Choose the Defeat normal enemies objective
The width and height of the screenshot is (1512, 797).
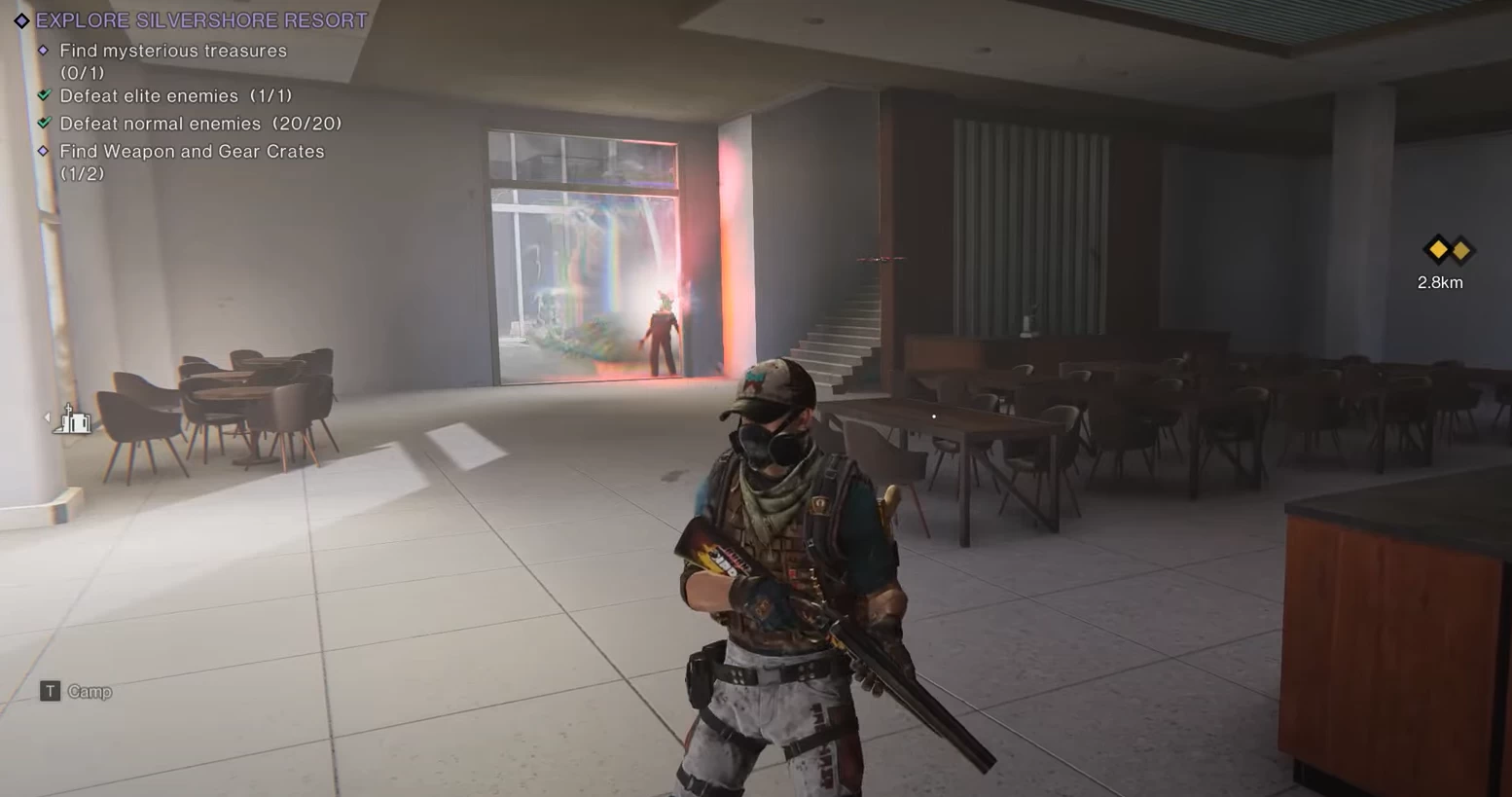tap(199, 124)
